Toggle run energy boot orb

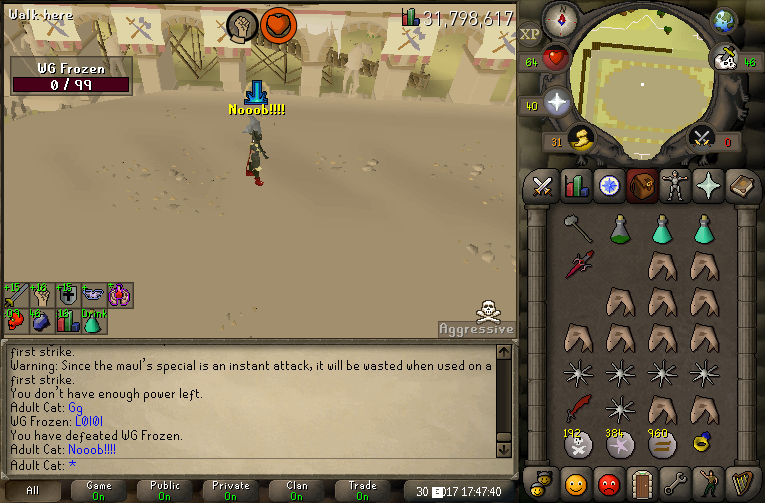pos(579,137)
